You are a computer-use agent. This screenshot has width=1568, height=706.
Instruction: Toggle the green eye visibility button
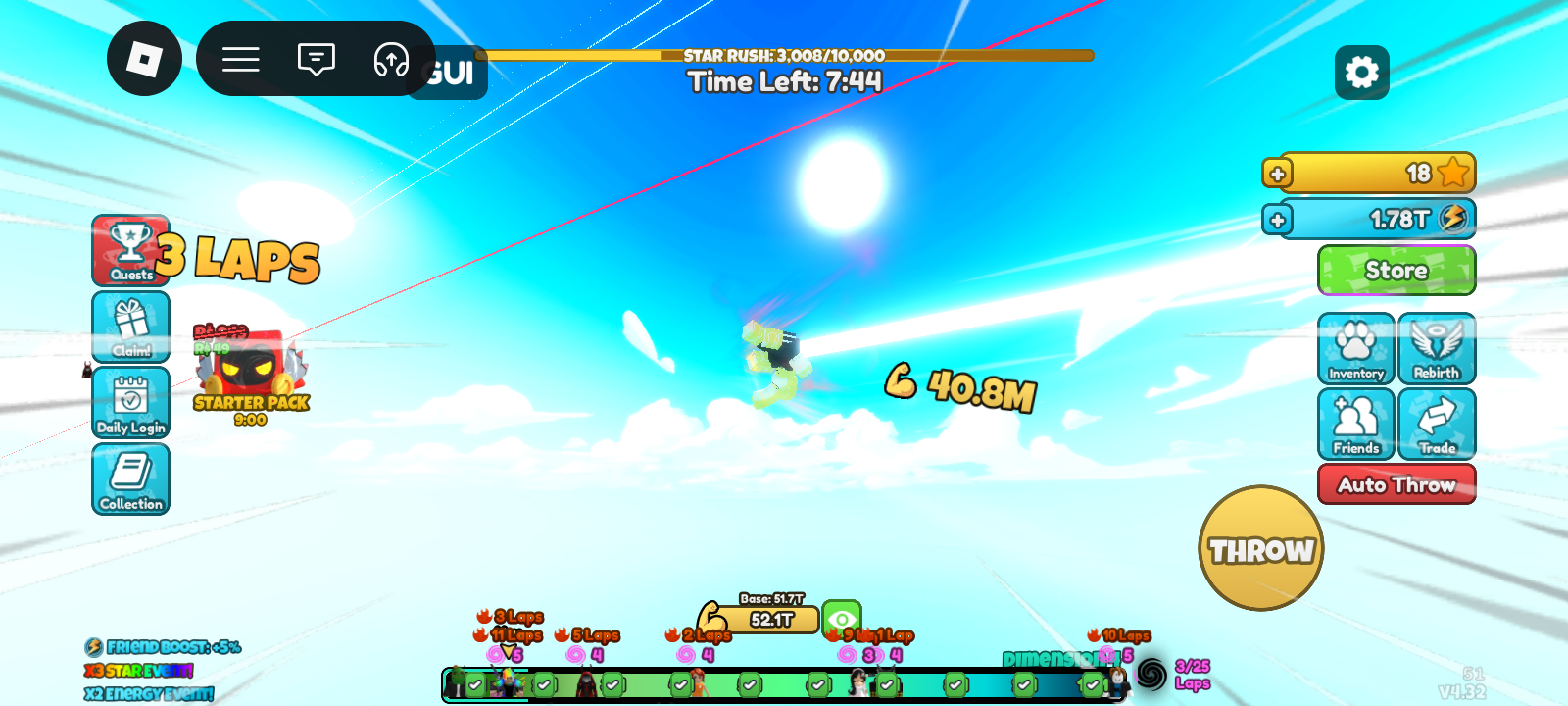[841, 619]
